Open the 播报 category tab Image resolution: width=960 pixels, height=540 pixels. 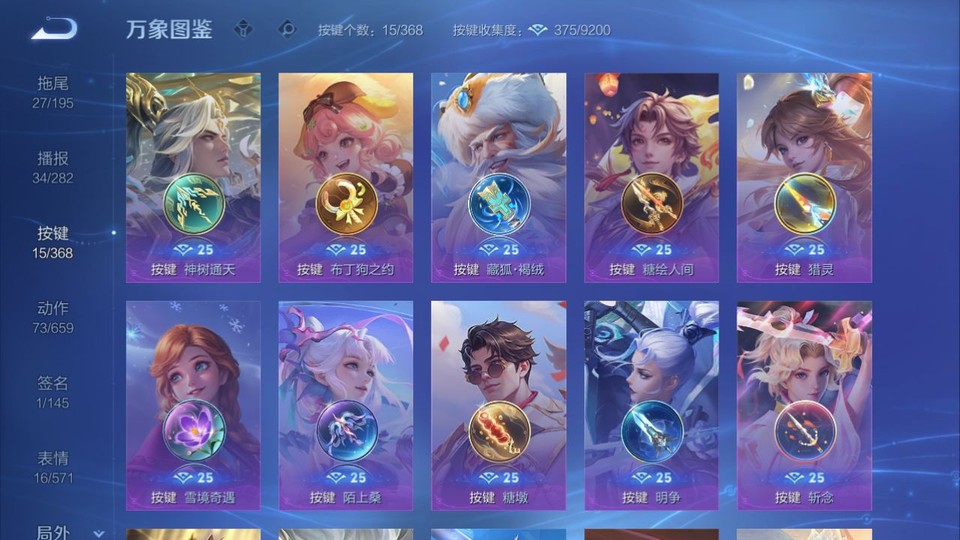[53, 167]
